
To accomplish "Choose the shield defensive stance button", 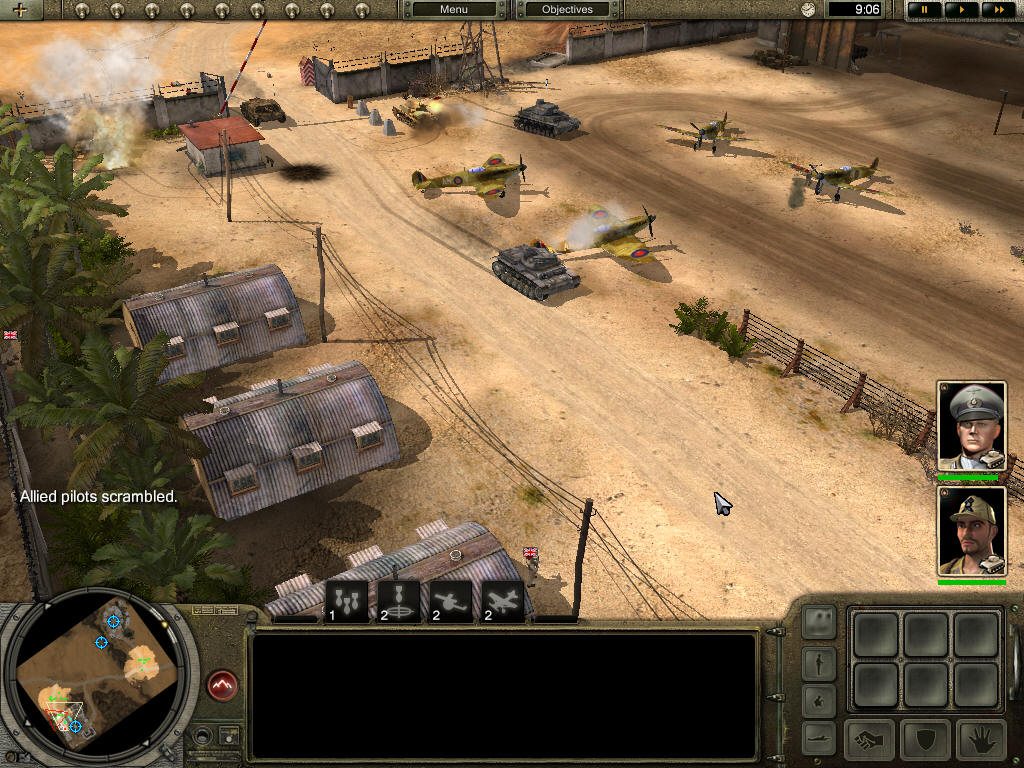I will [925, 740].
